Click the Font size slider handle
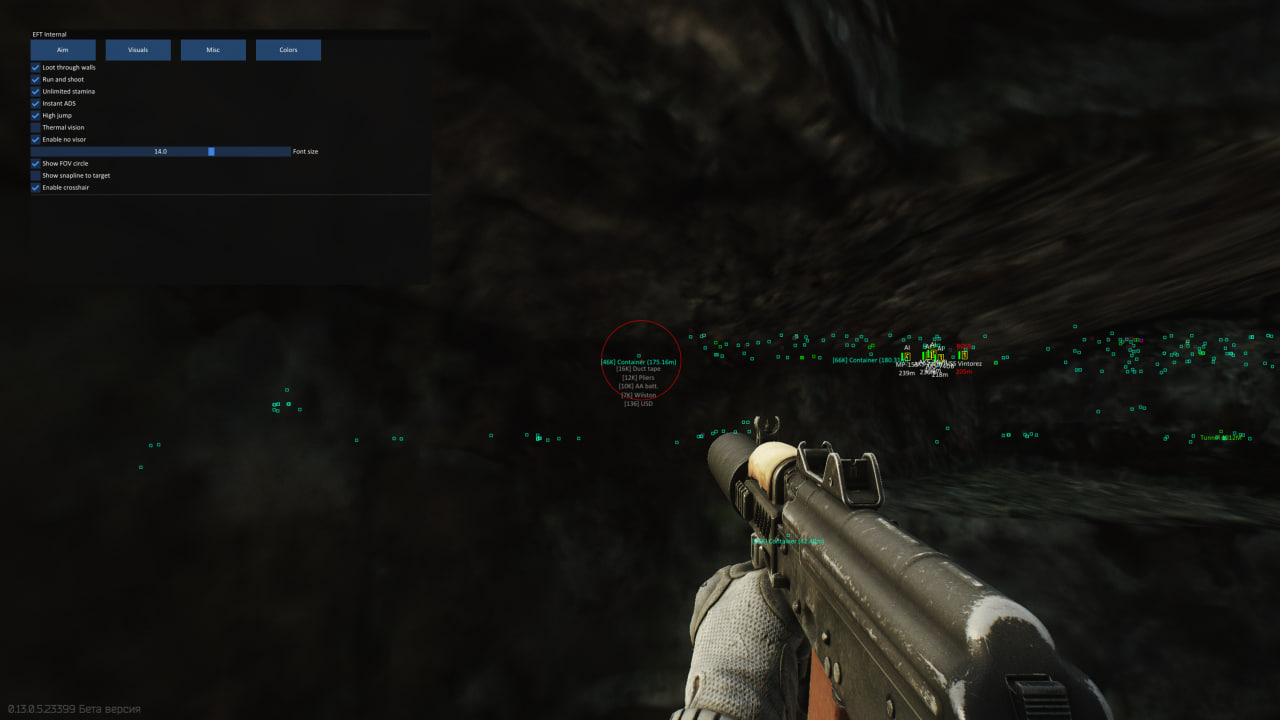 211,152
